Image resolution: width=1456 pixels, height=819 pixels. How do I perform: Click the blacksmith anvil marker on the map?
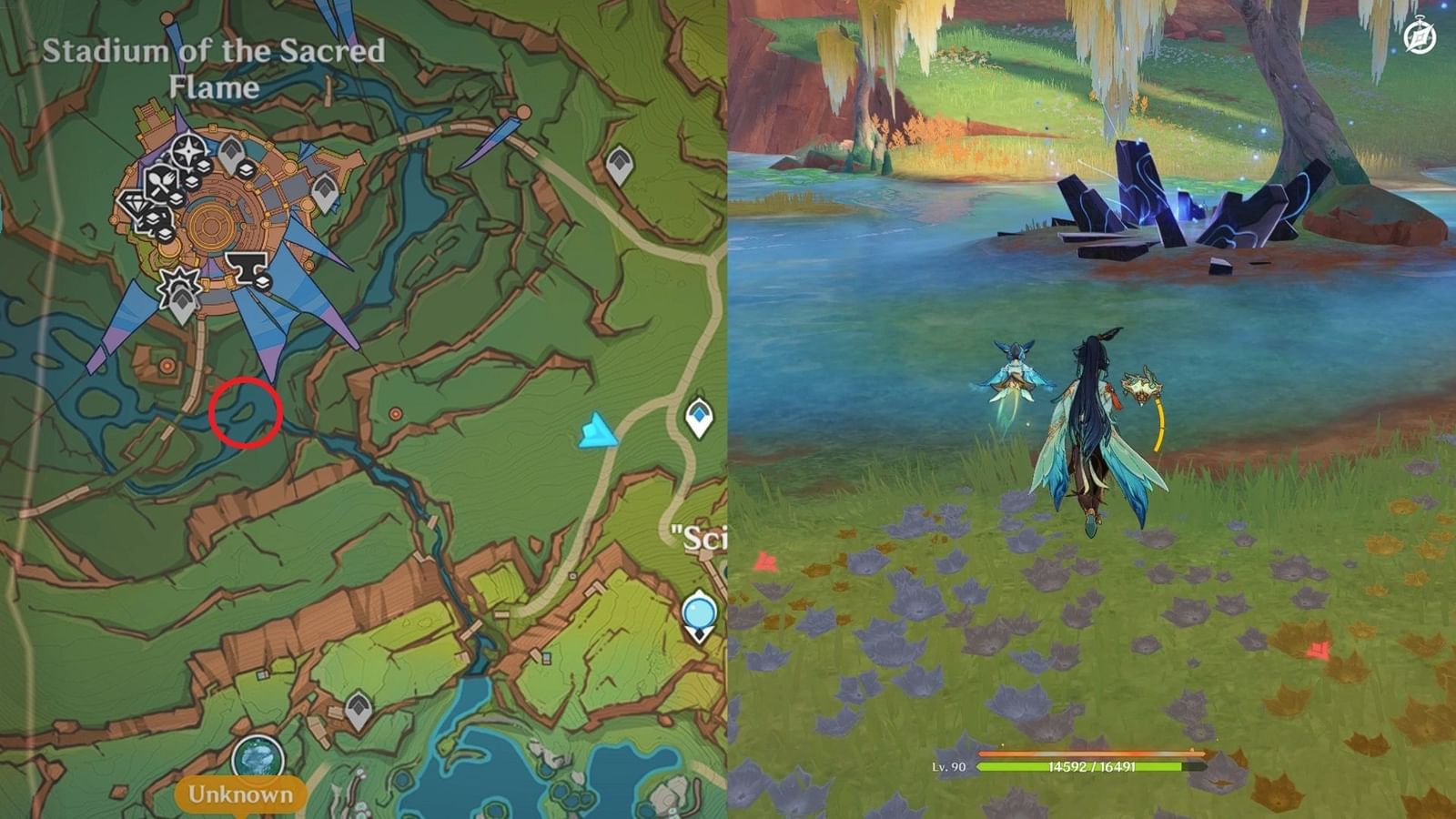click(x=246, y=265)
